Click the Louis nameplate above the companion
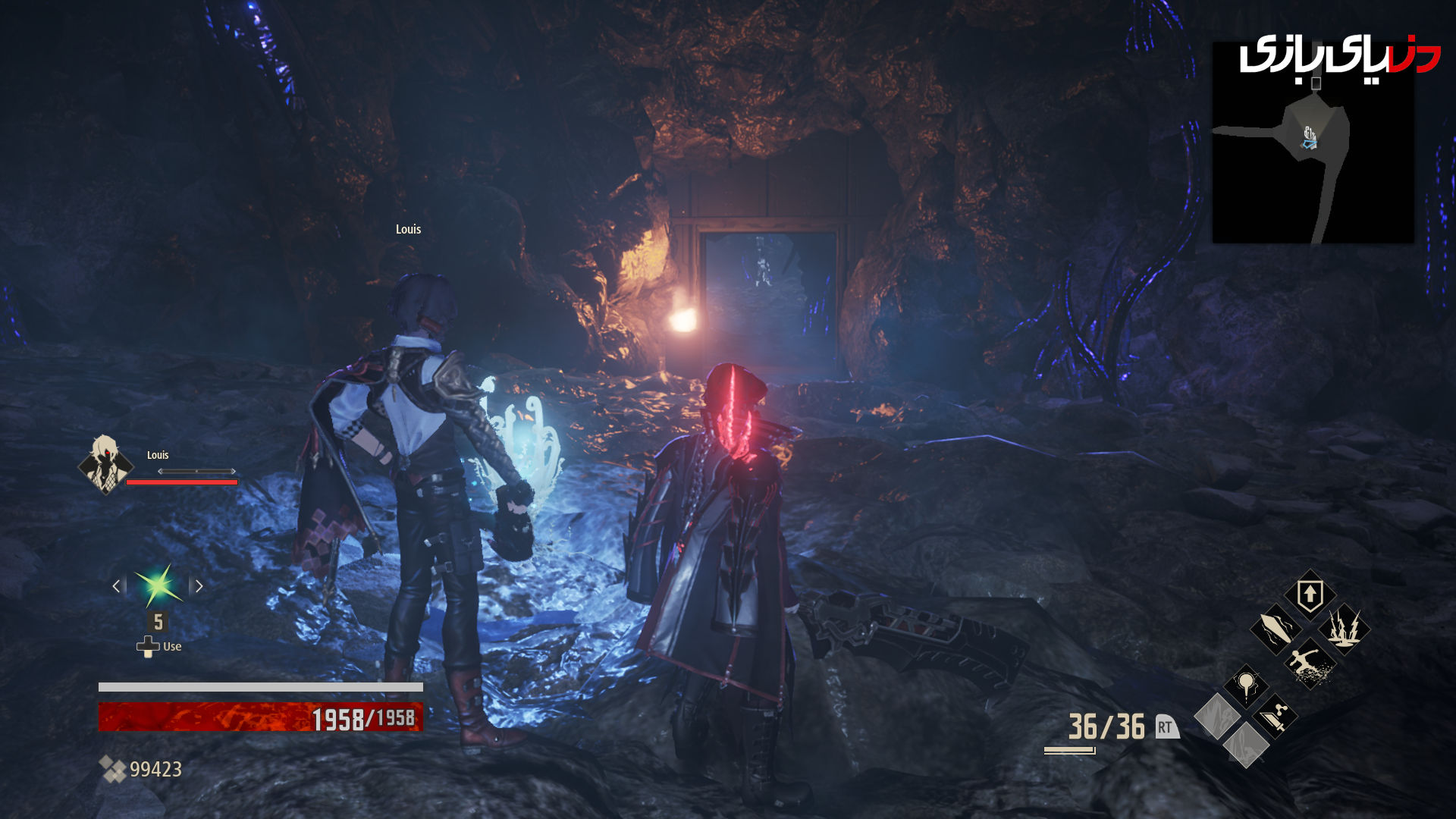 pyautogui.click(x=407, y=228)
